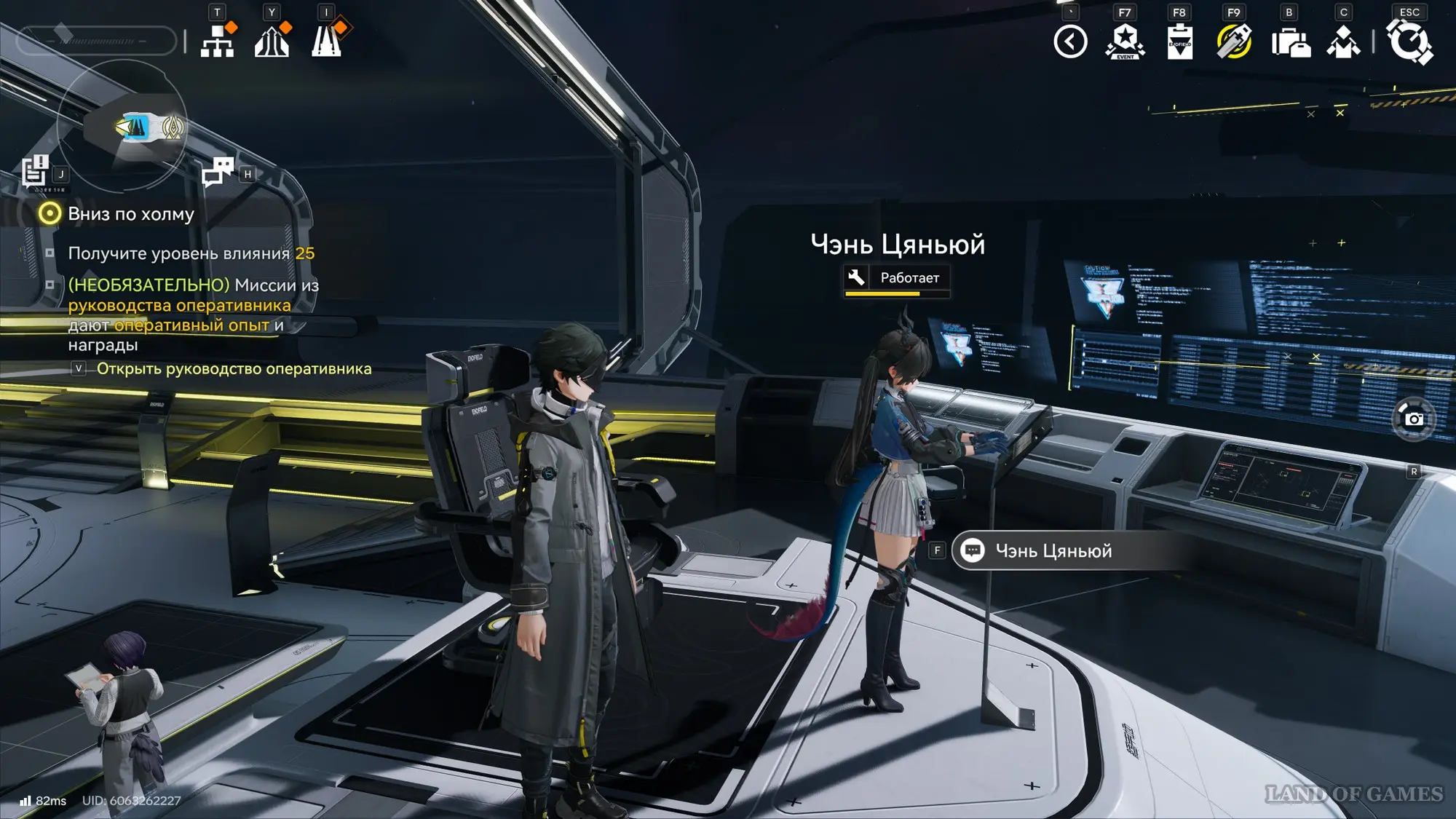Click the top-bar icon under the Y key
Viewport: 1456px width, 819px height.
[272, 41]
